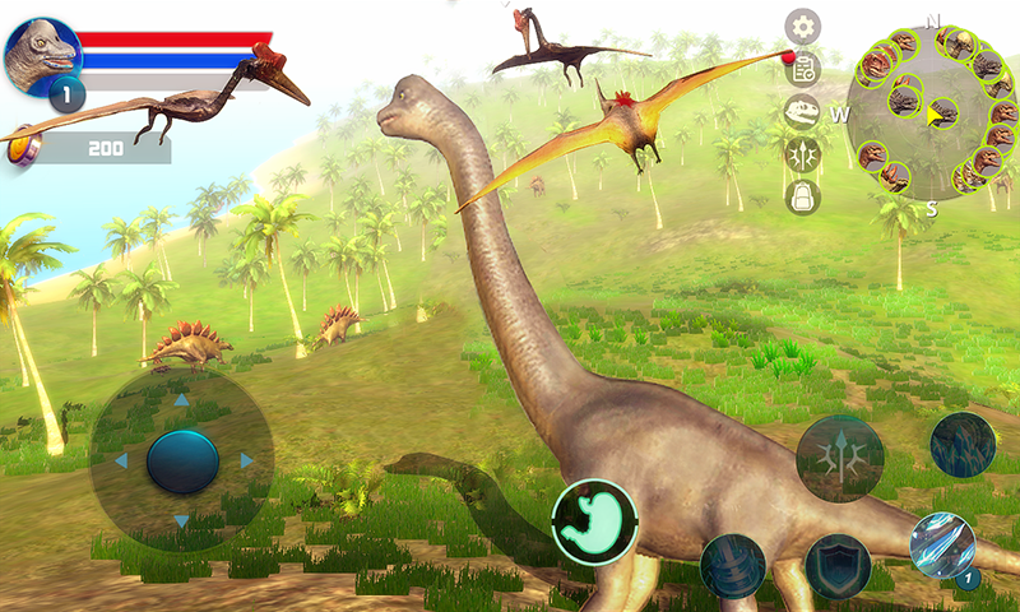
Task: Tap the Brachiosaurus player portrait
Action: 43,55
